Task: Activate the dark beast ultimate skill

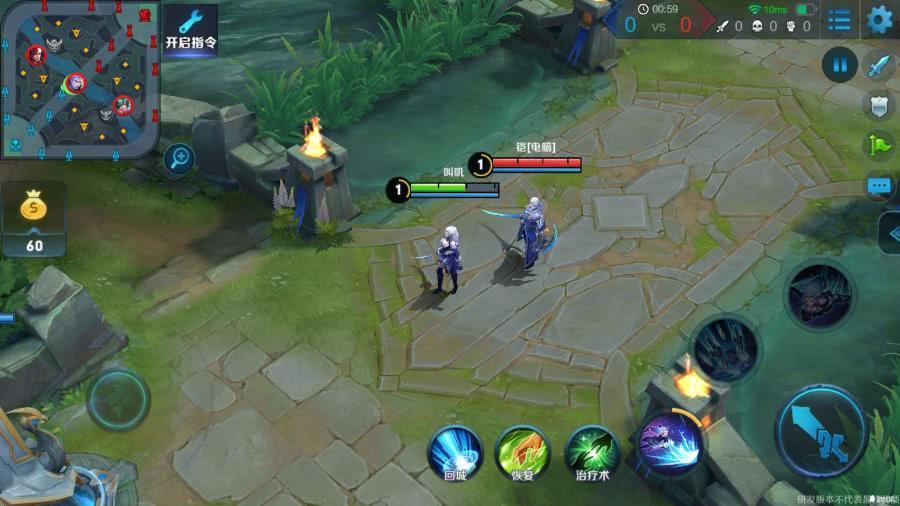Action: (819, 294)
